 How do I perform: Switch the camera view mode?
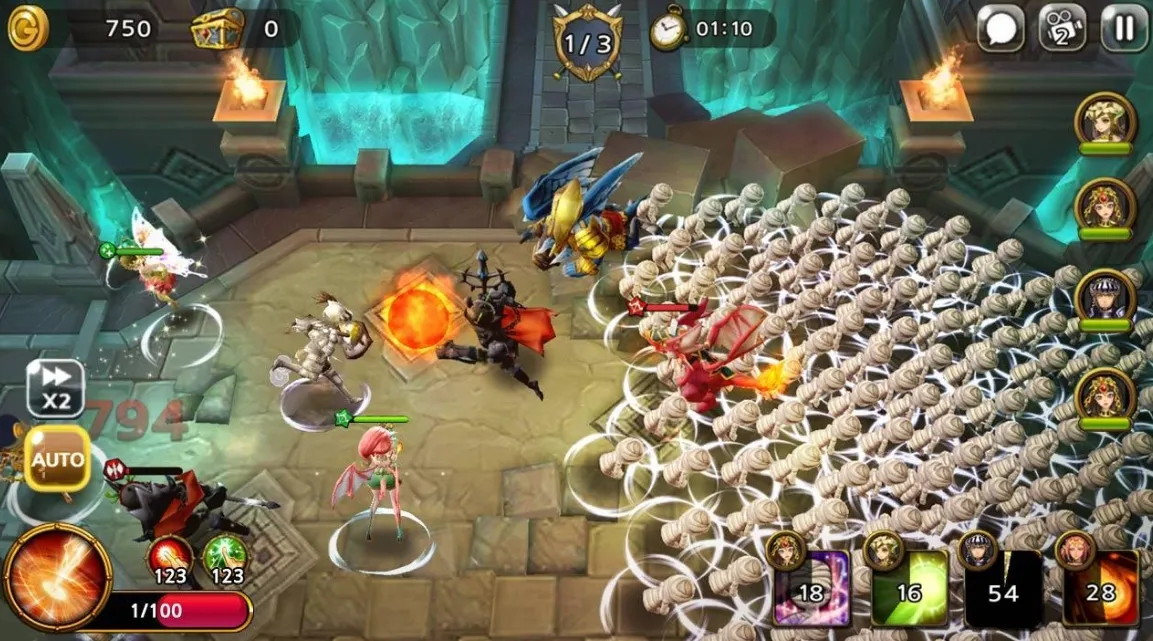(x=1062, y=28)
